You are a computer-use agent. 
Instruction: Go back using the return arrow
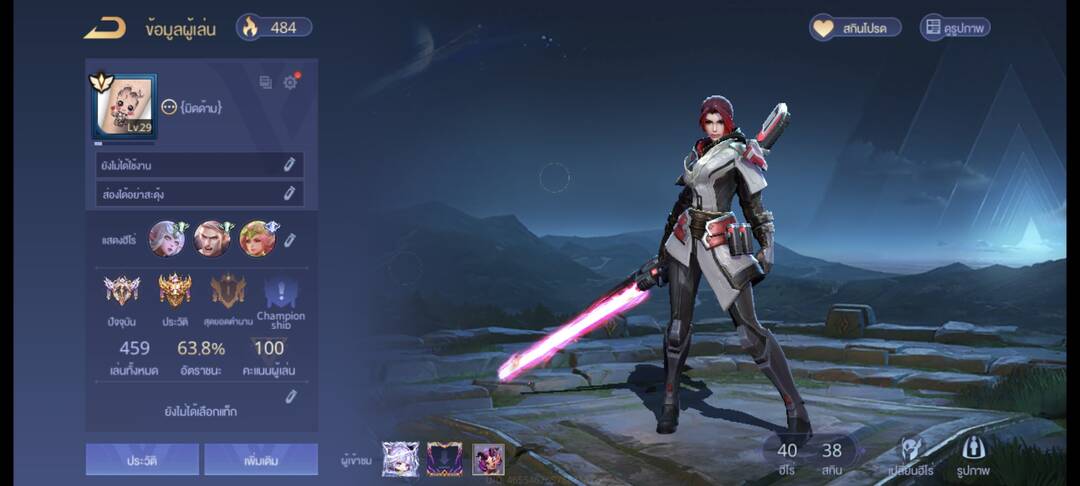[104, 28]
